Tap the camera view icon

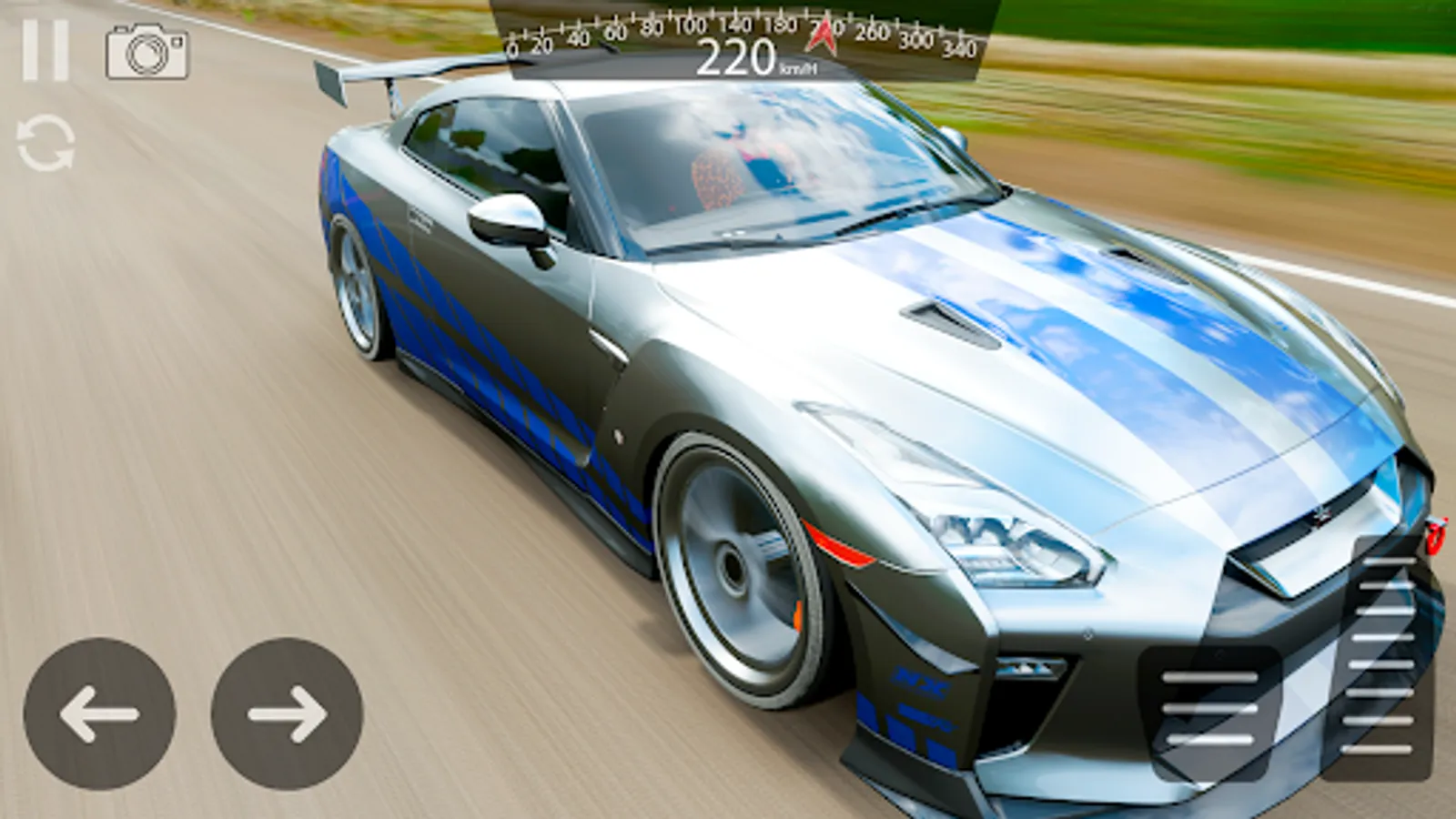coord(147,52)
